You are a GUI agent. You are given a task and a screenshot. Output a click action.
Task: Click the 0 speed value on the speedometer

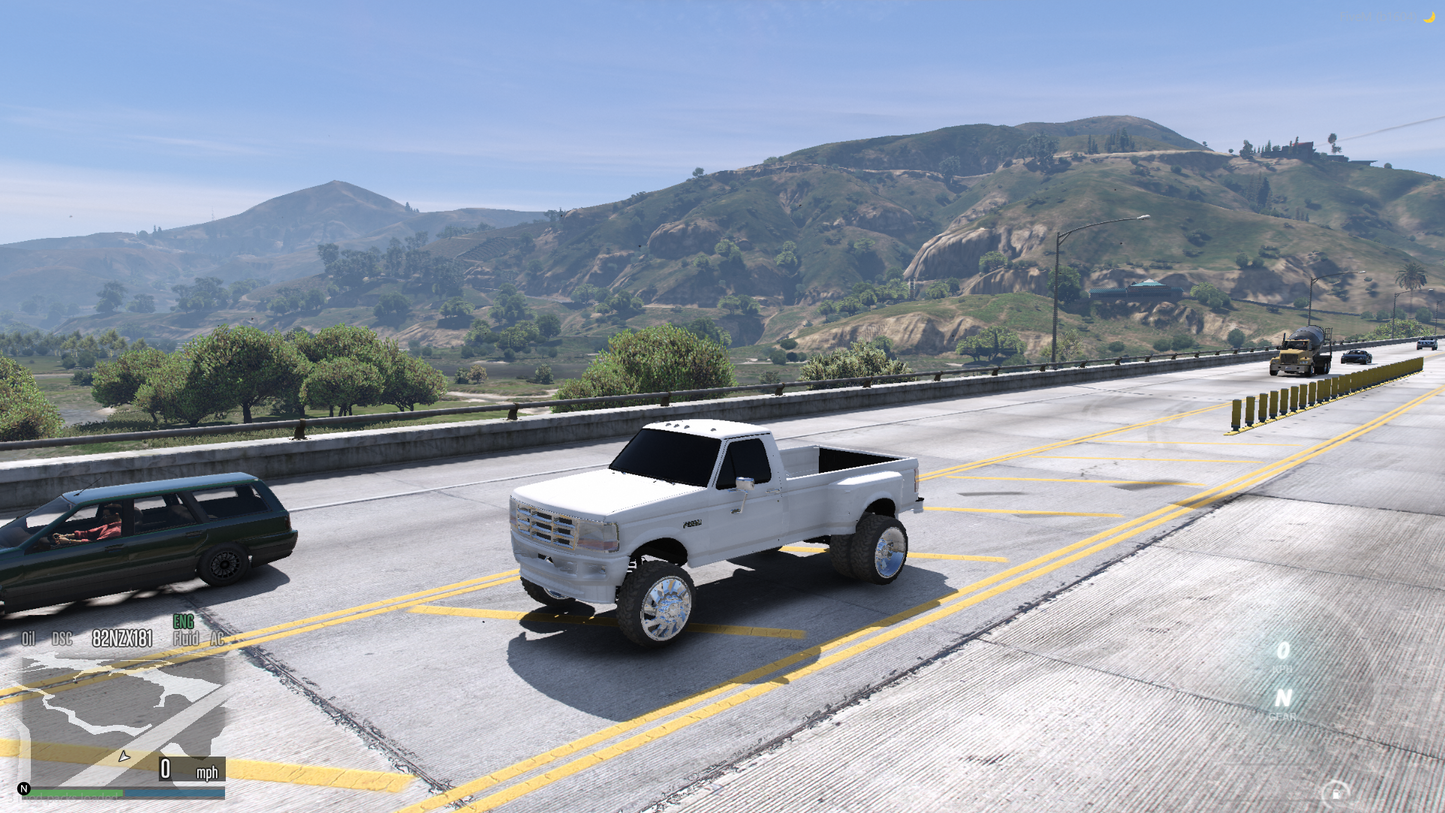(x=166, y=770)
